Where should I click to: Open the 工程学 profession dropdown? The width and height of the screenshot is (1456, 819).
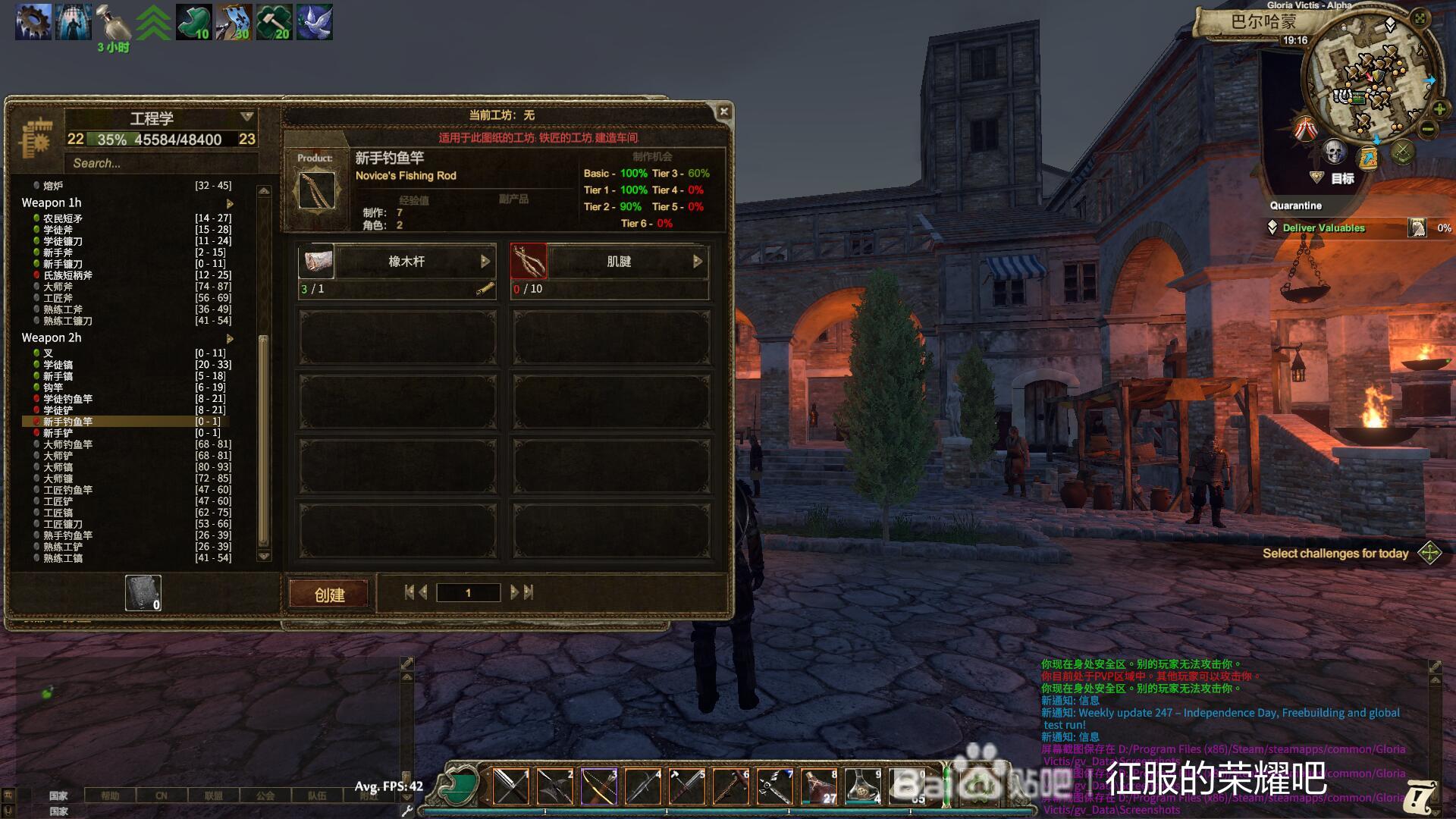[x=246, y=117]
